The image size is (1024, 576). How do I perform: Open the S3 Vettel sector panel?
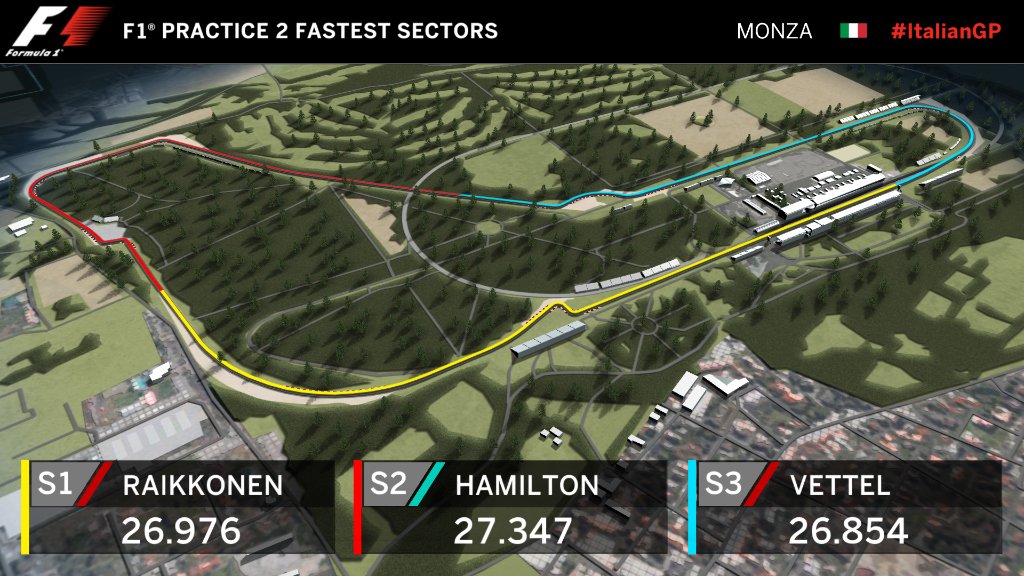tap(848, 508)
